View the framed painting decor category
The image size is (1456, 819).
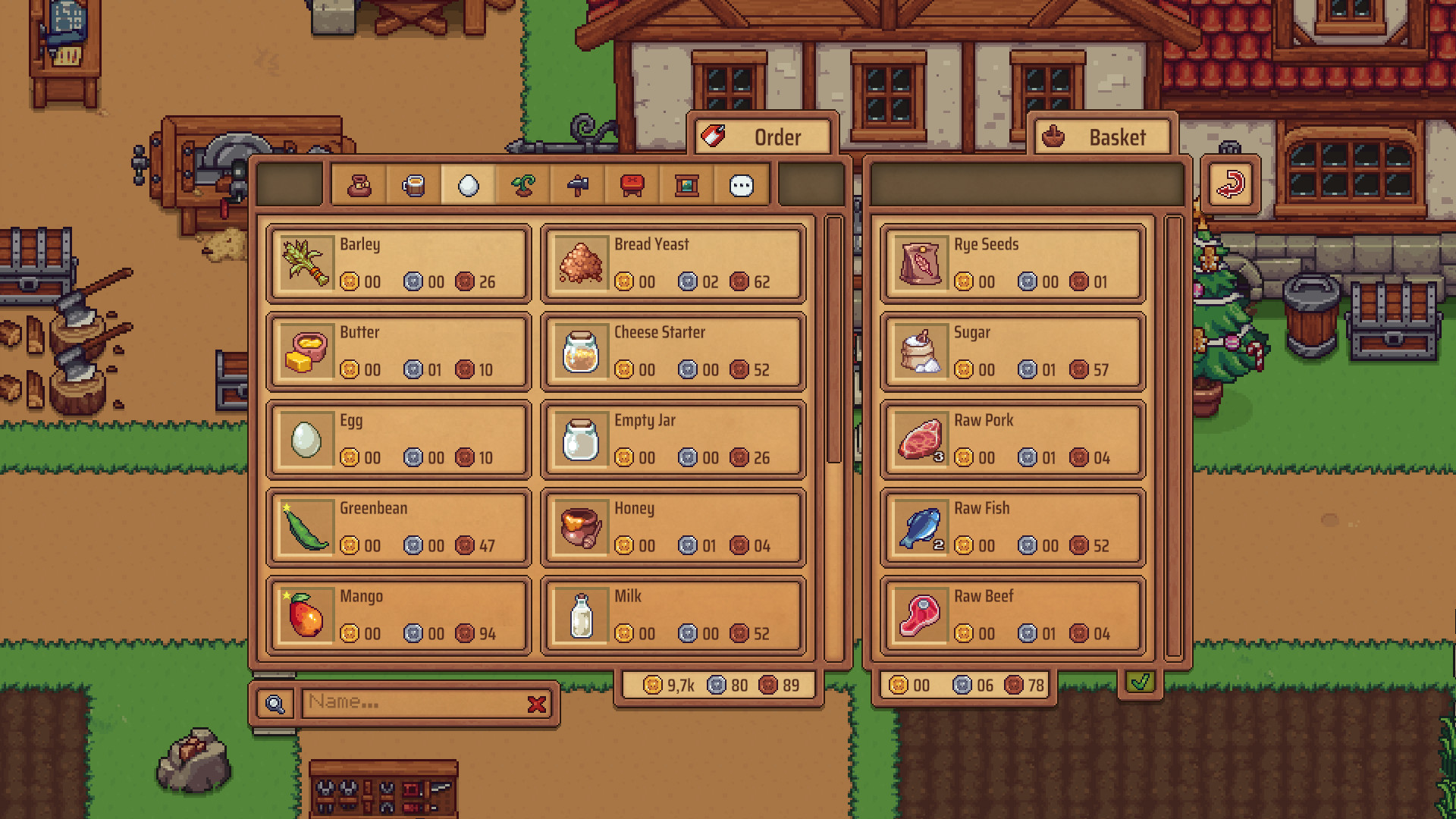686,184
